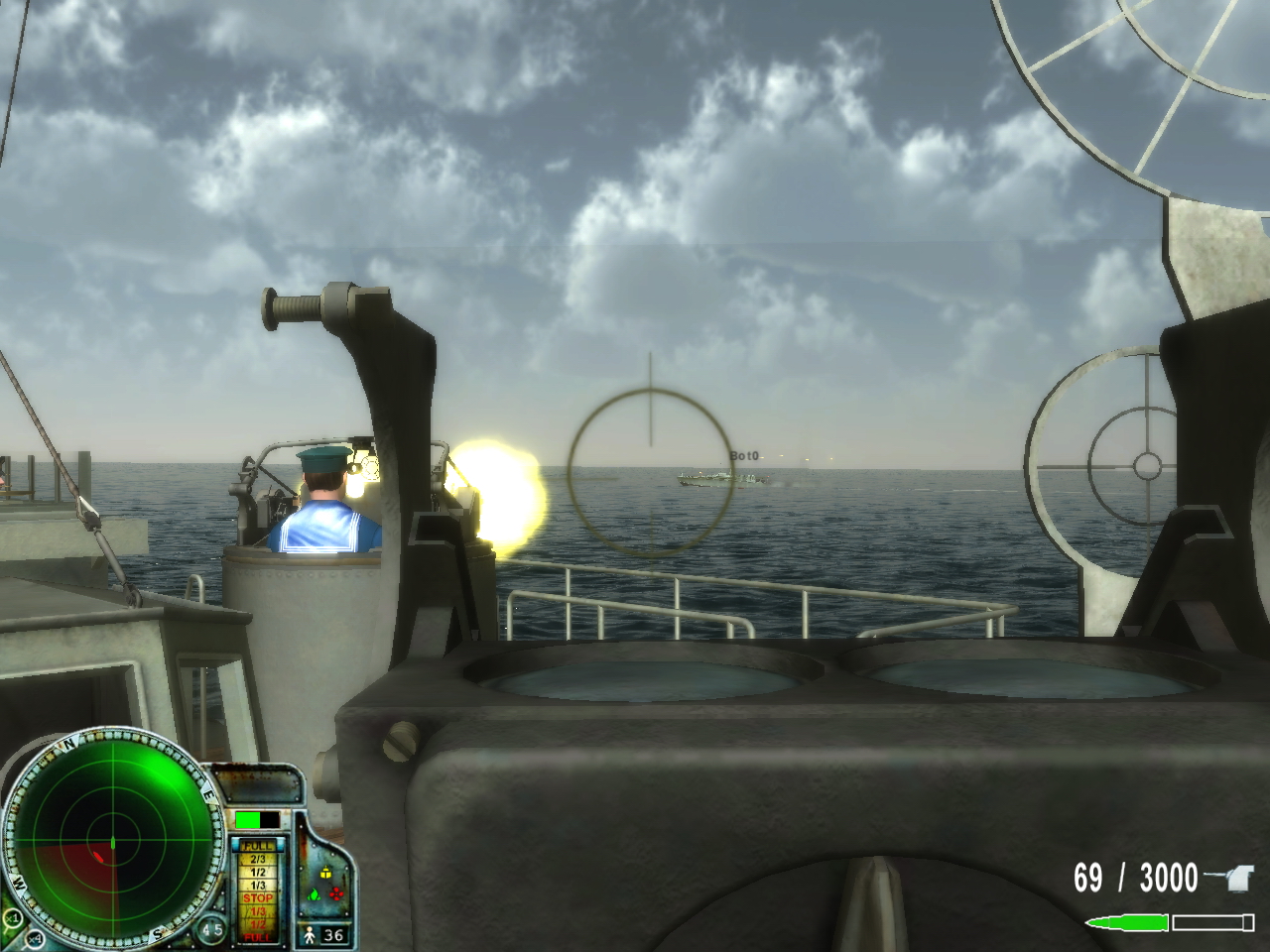Click the N marker on the radar compass
This screenshot has height=952, width=1270.
pyautogui.click(x=68, y=744)
